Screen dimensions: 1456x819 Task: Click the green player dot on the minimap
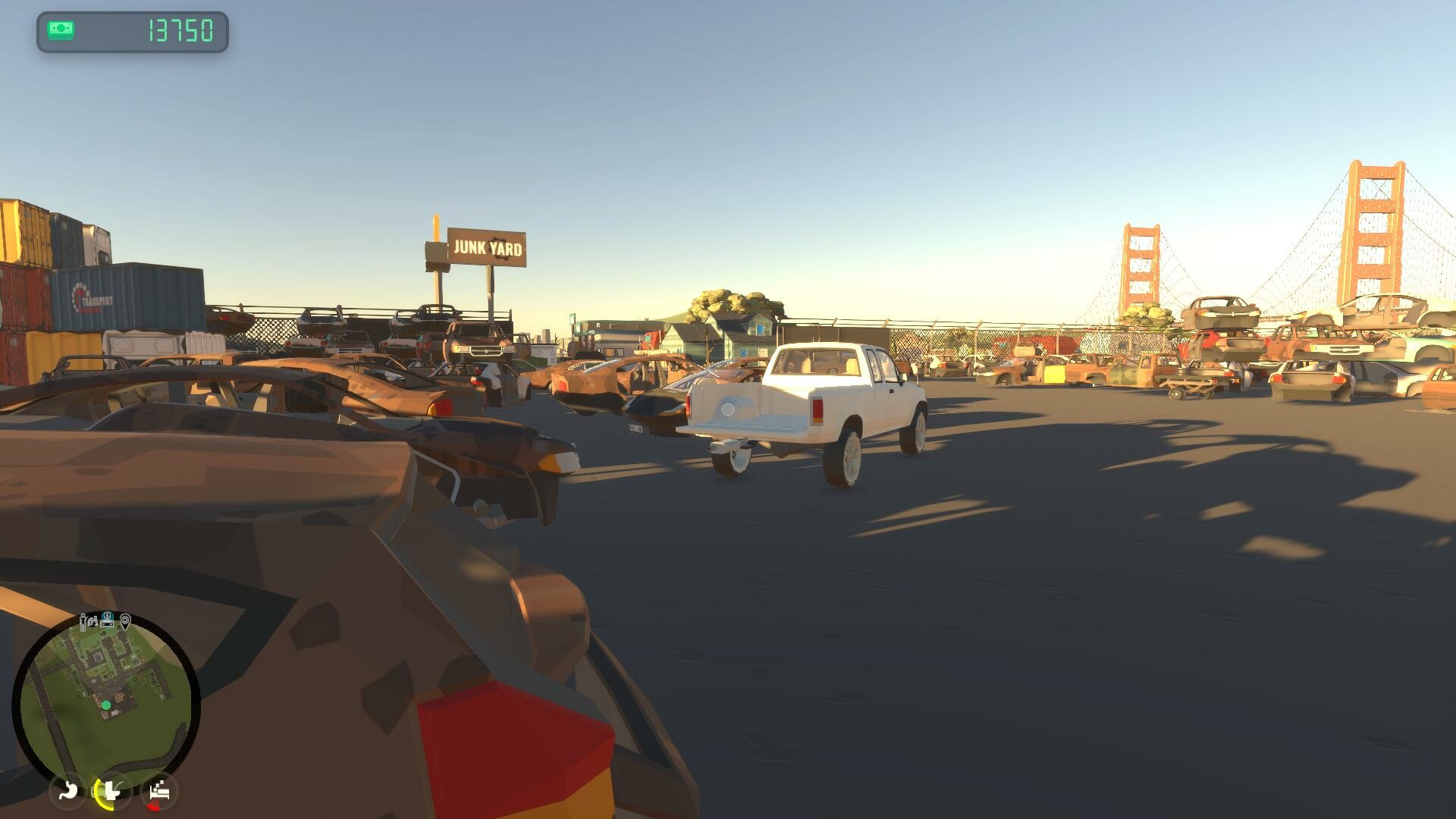(105, 704)
